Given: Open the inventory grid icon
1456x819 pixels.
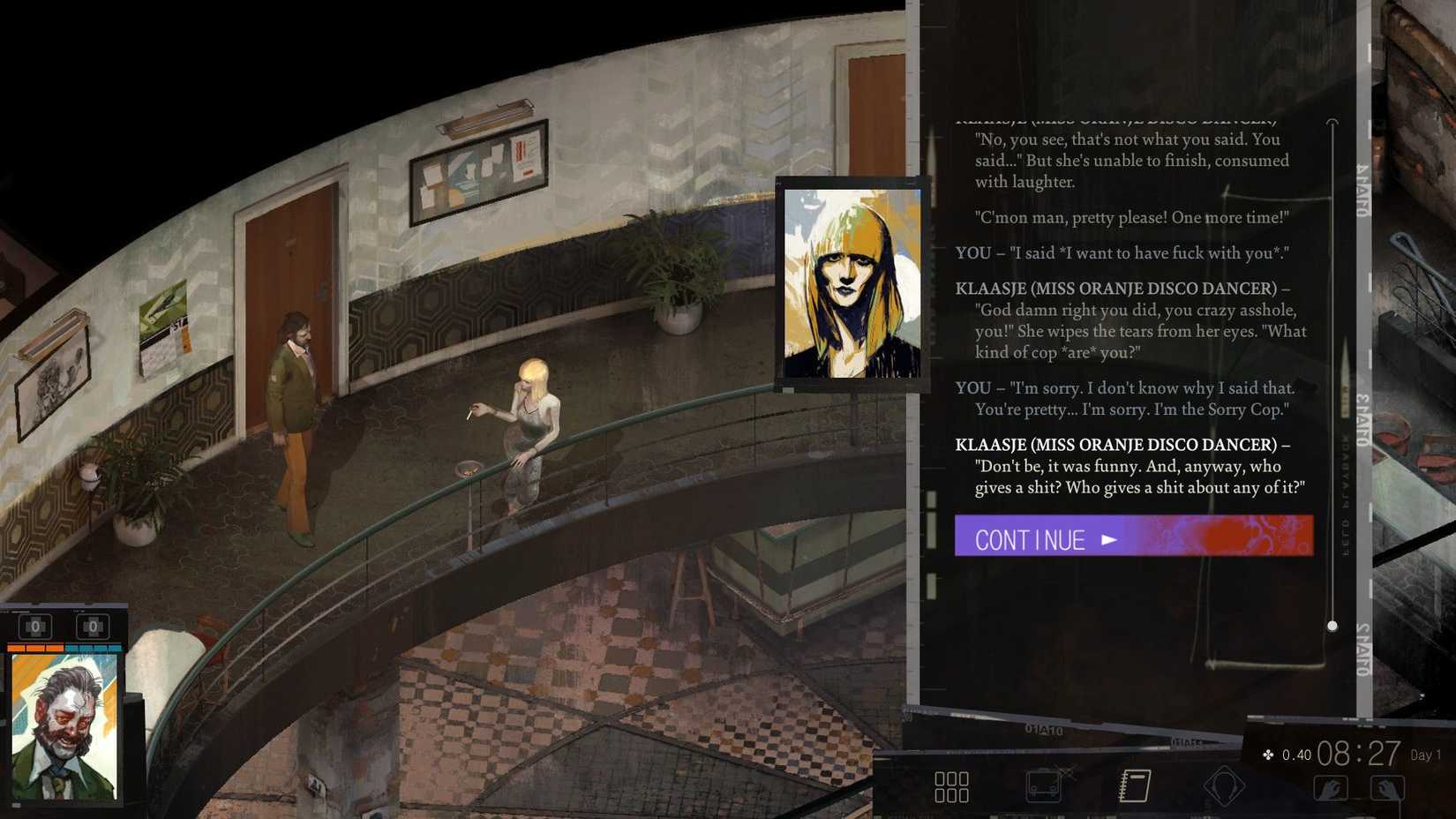Looking at the screenshot, I should 953,785.
